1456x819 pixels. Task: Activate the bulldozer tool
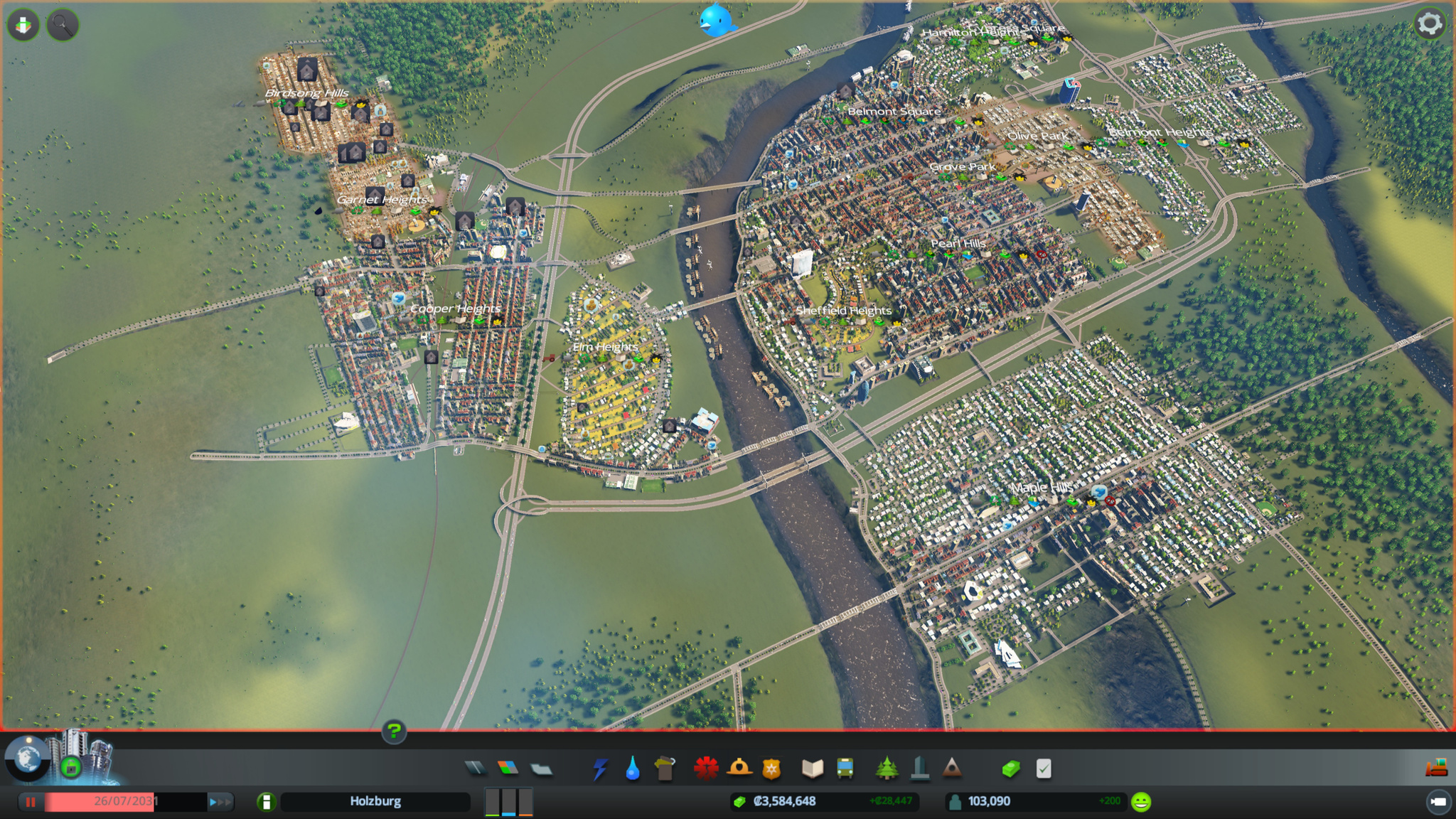tap(1436, 768)
